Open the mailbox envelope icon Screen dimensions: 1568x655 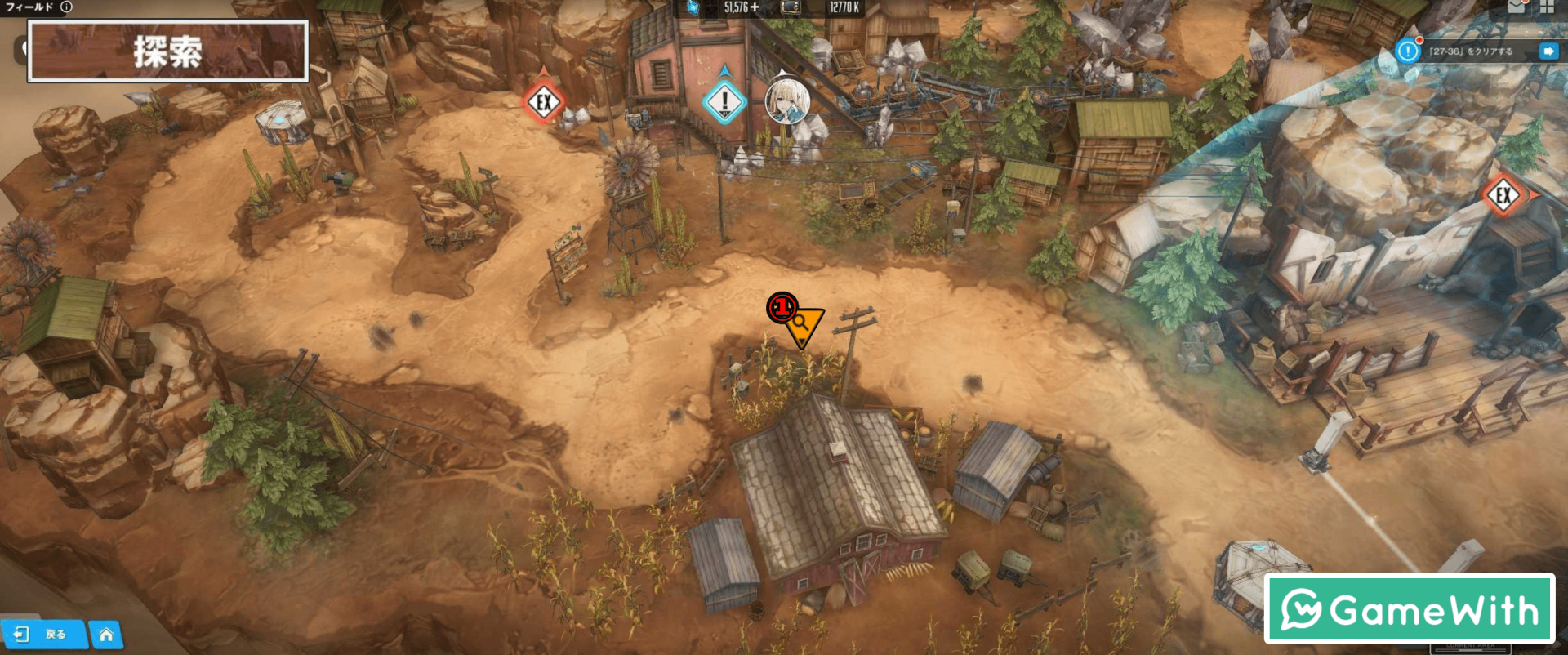pyautogui.click(x=1517, y=7)
